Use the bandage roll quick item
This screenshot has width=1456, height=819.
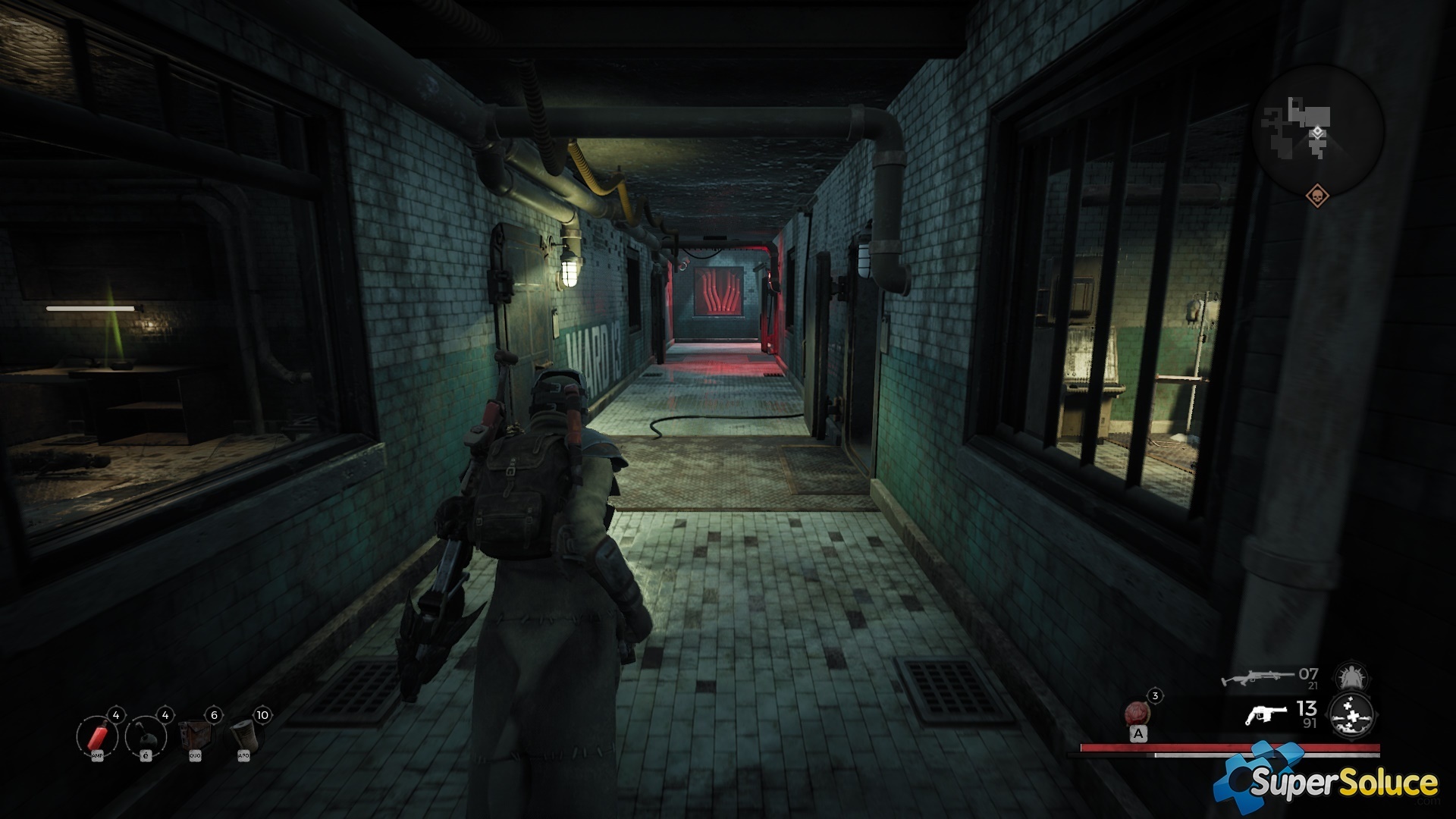[244, 736]
